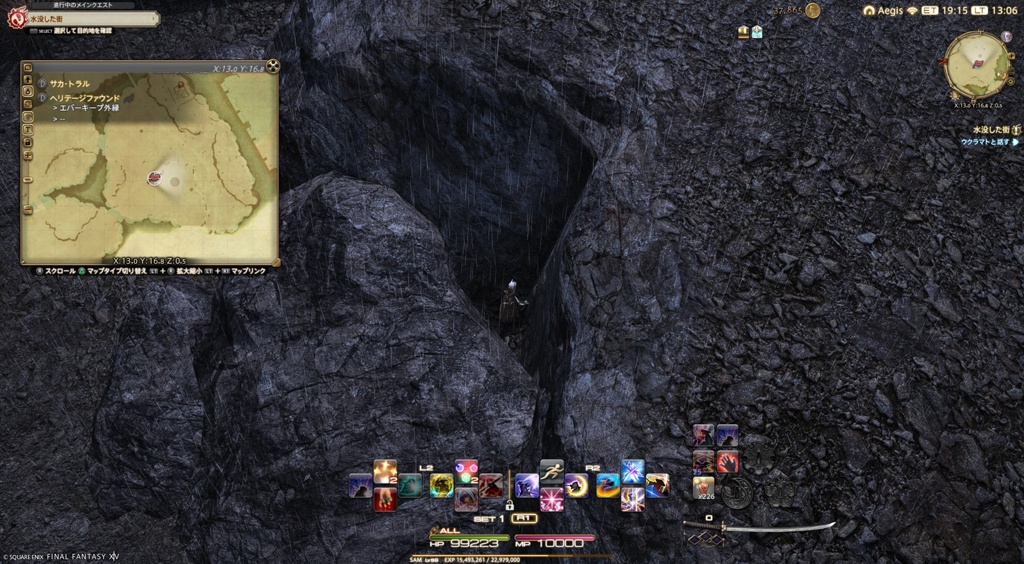Expand the サカ・トラル region entry

point(70,86)
